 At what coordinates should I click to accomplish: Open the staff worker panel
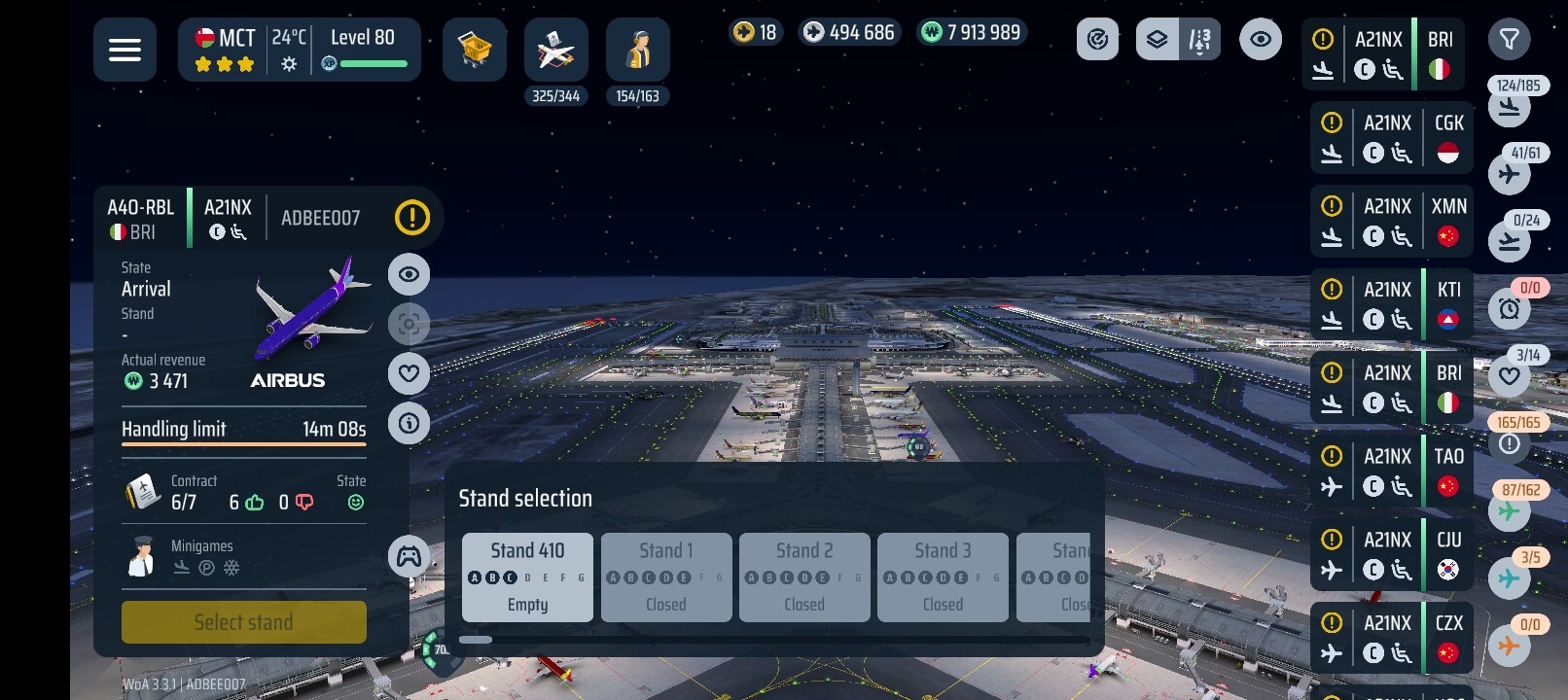tap(637, 50)
